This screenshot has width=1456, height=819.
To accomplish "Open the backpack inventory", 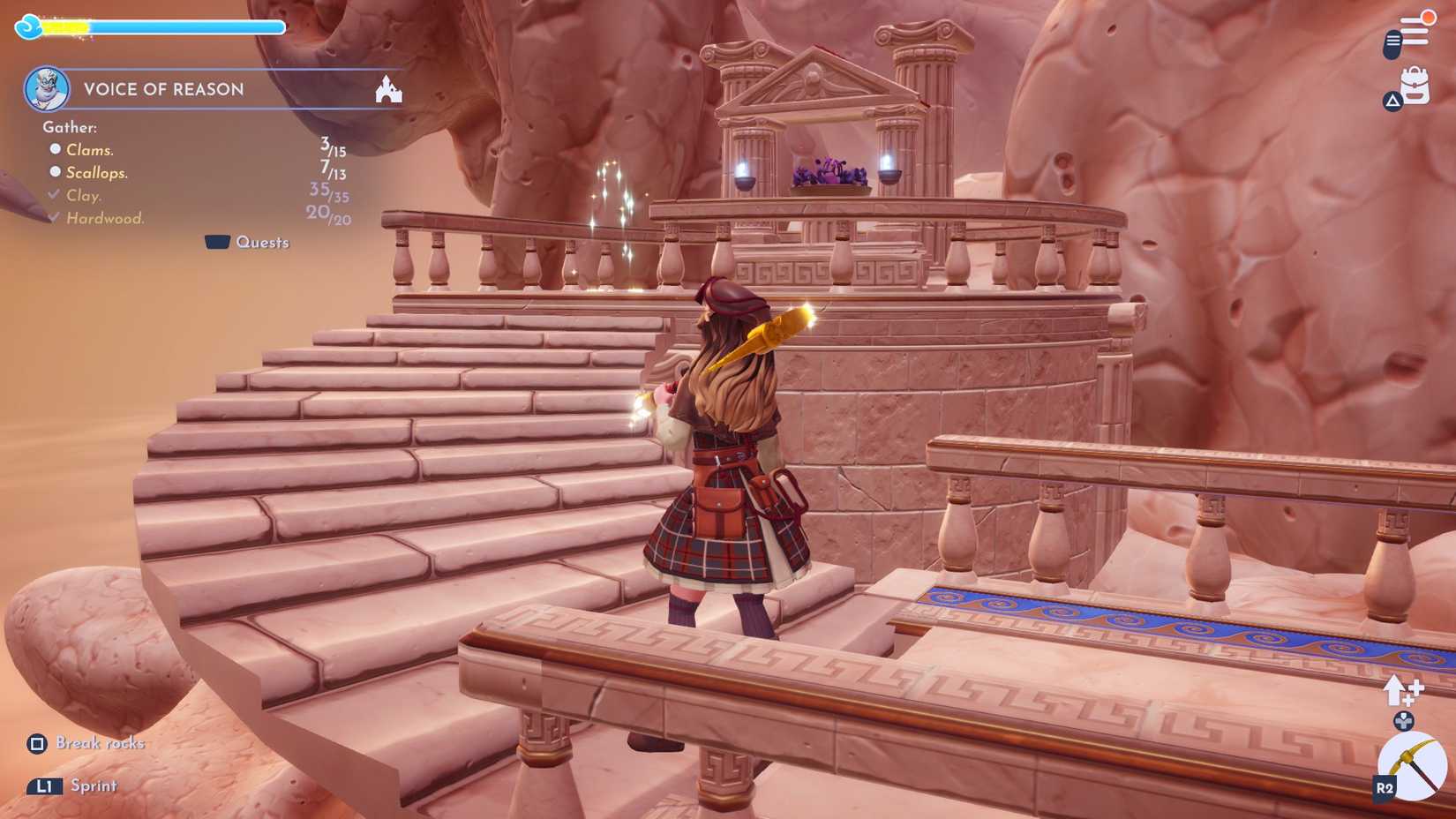I will coord(1414,87).
